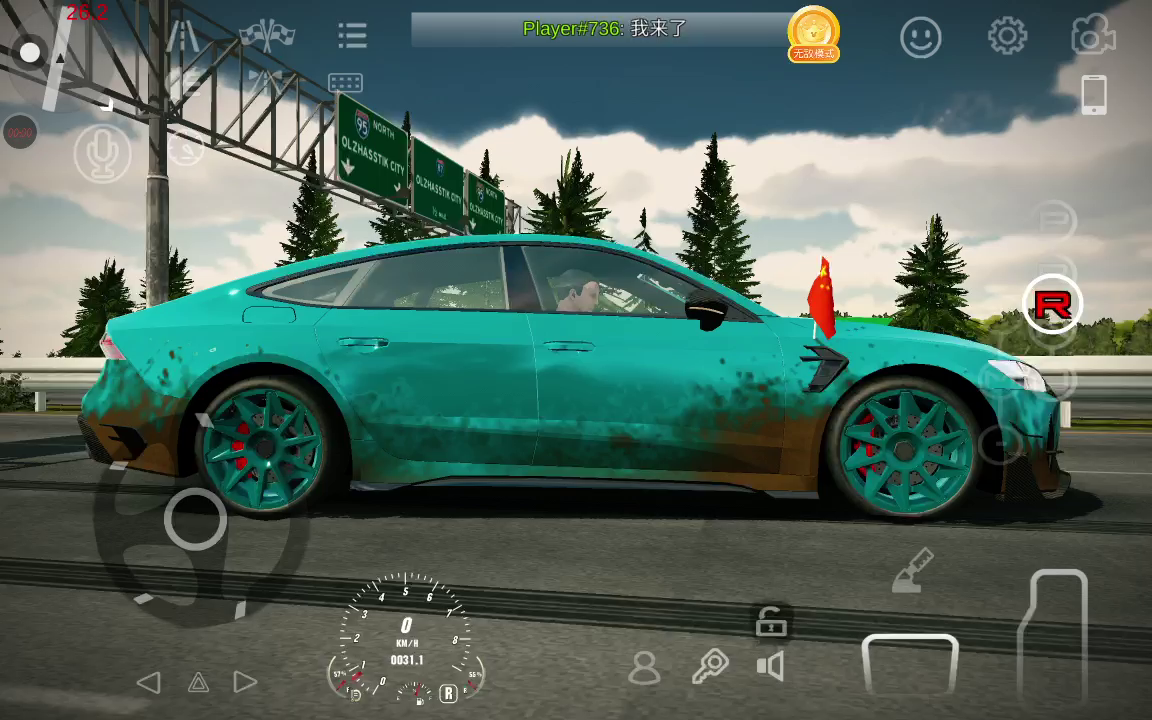
Task: Open the chat message bar
Action: coord(605,29)
